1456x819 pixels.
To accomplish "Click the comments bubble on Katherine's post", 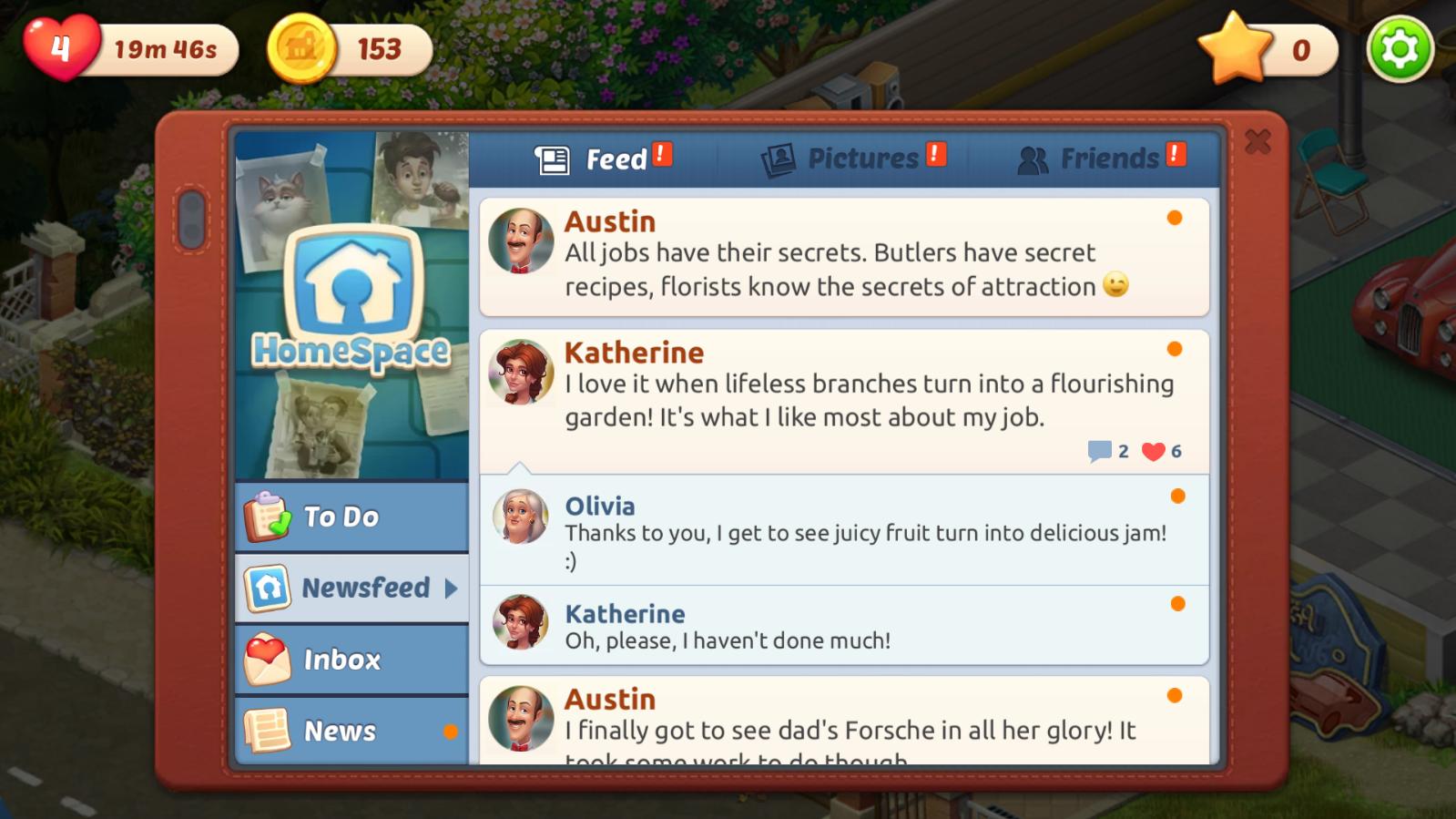I will [1100, 451].
